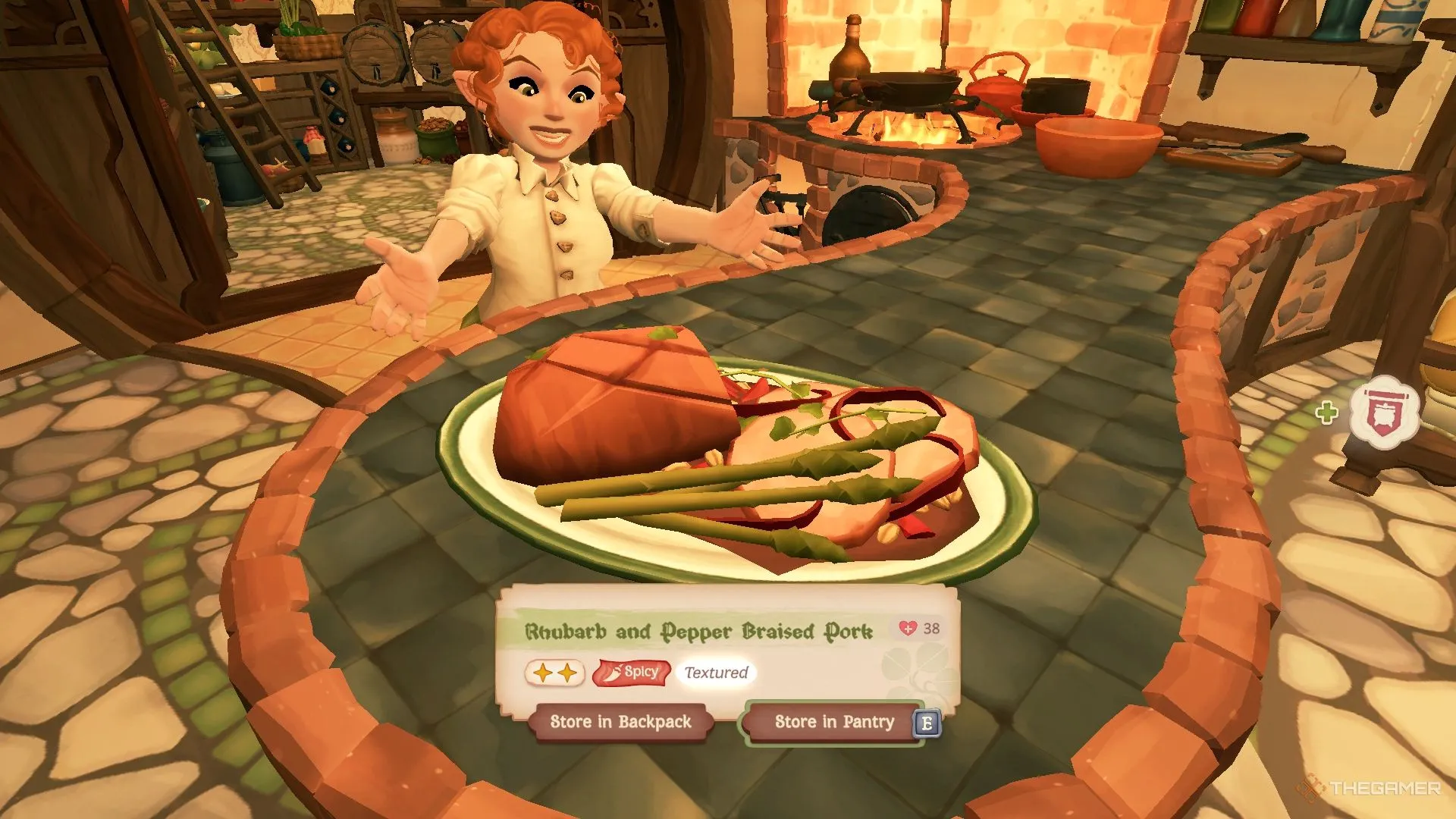Store the dish in Backpack
This screenshot has width=1456, height=819.
[x=620, y=722]
